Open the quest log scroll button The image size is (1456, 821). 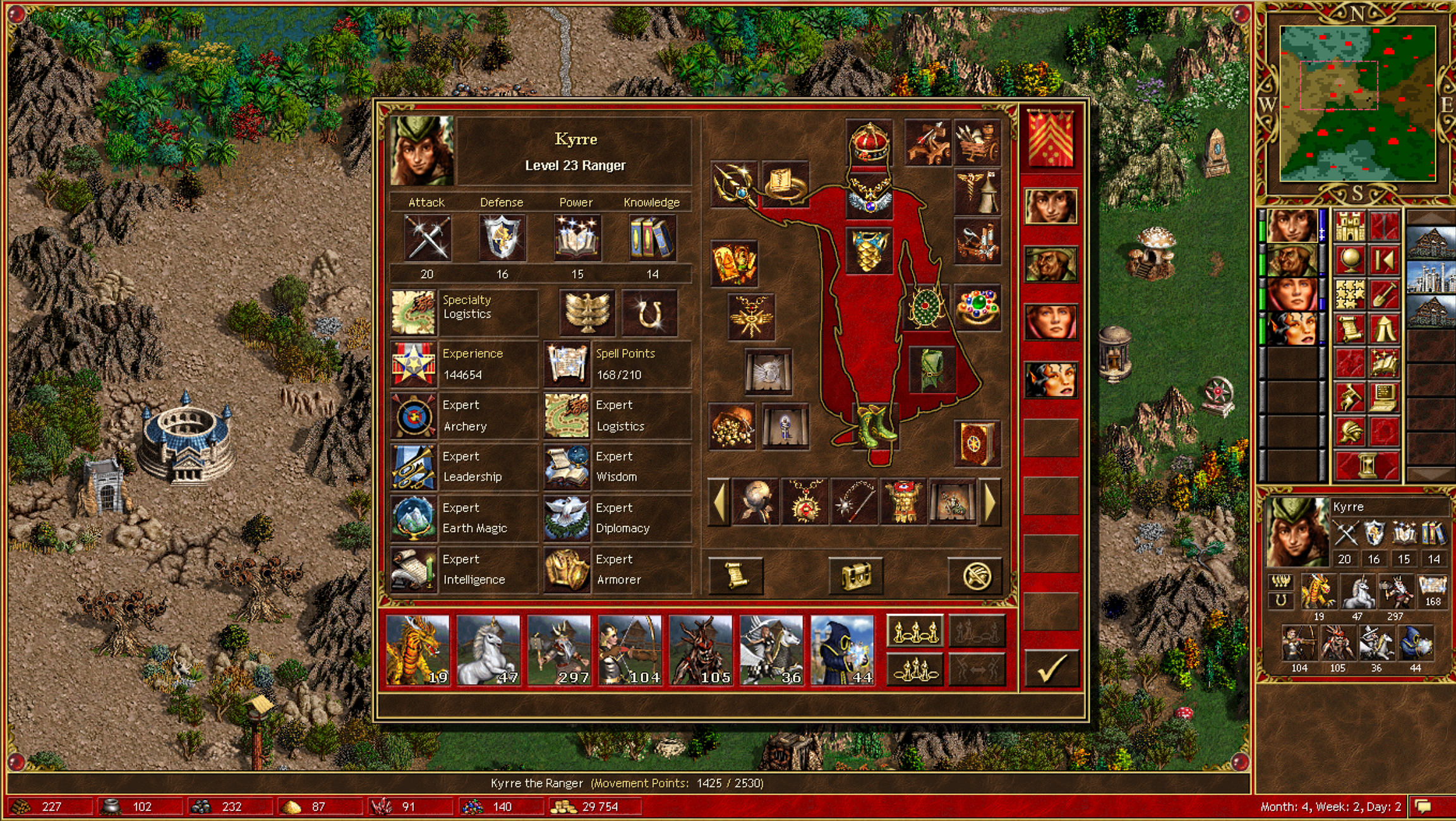735,575
